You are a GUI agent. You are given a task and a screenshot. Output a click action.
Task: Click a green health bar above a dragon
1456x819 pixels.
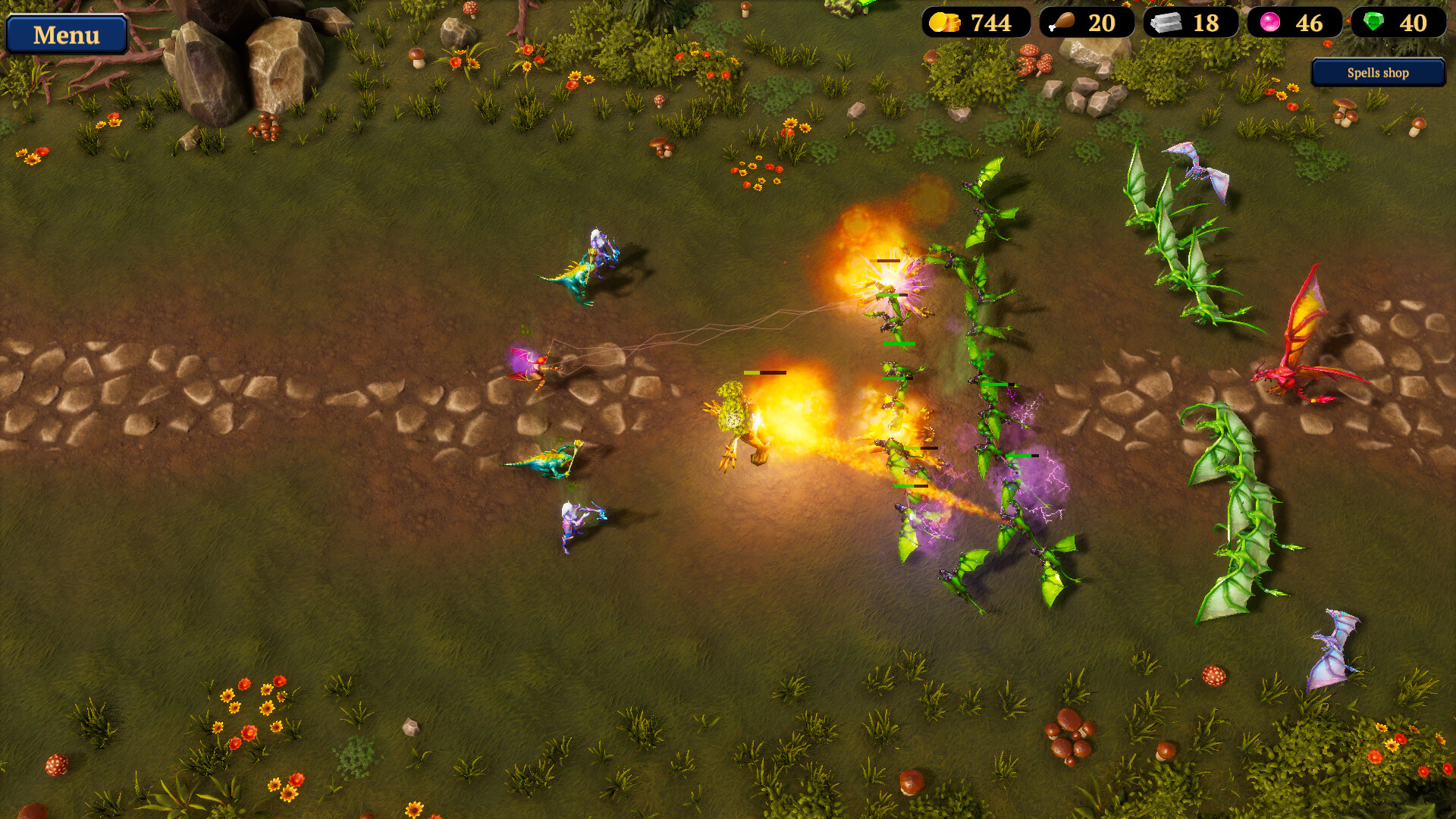pos(899,346)
